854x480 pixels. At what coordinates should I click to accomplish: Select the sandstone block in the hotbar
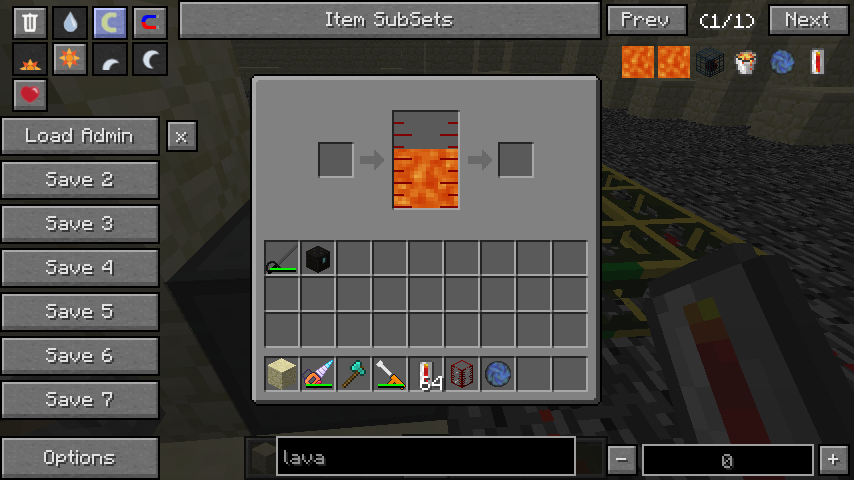[283, 374]
